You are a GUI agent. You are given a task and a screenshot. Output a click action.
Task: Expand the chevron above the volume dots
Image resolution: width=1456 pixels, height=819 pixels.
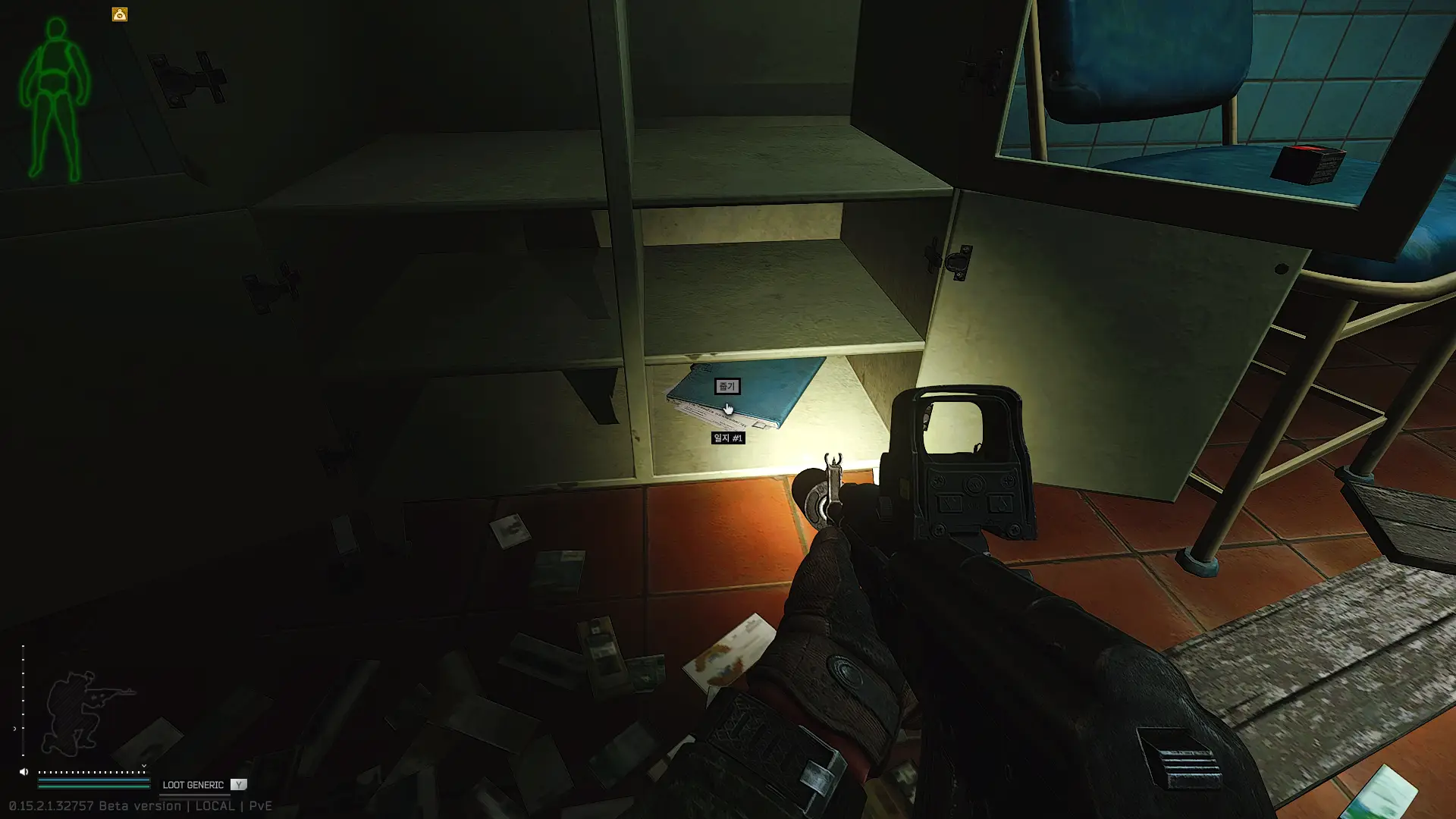143,766
